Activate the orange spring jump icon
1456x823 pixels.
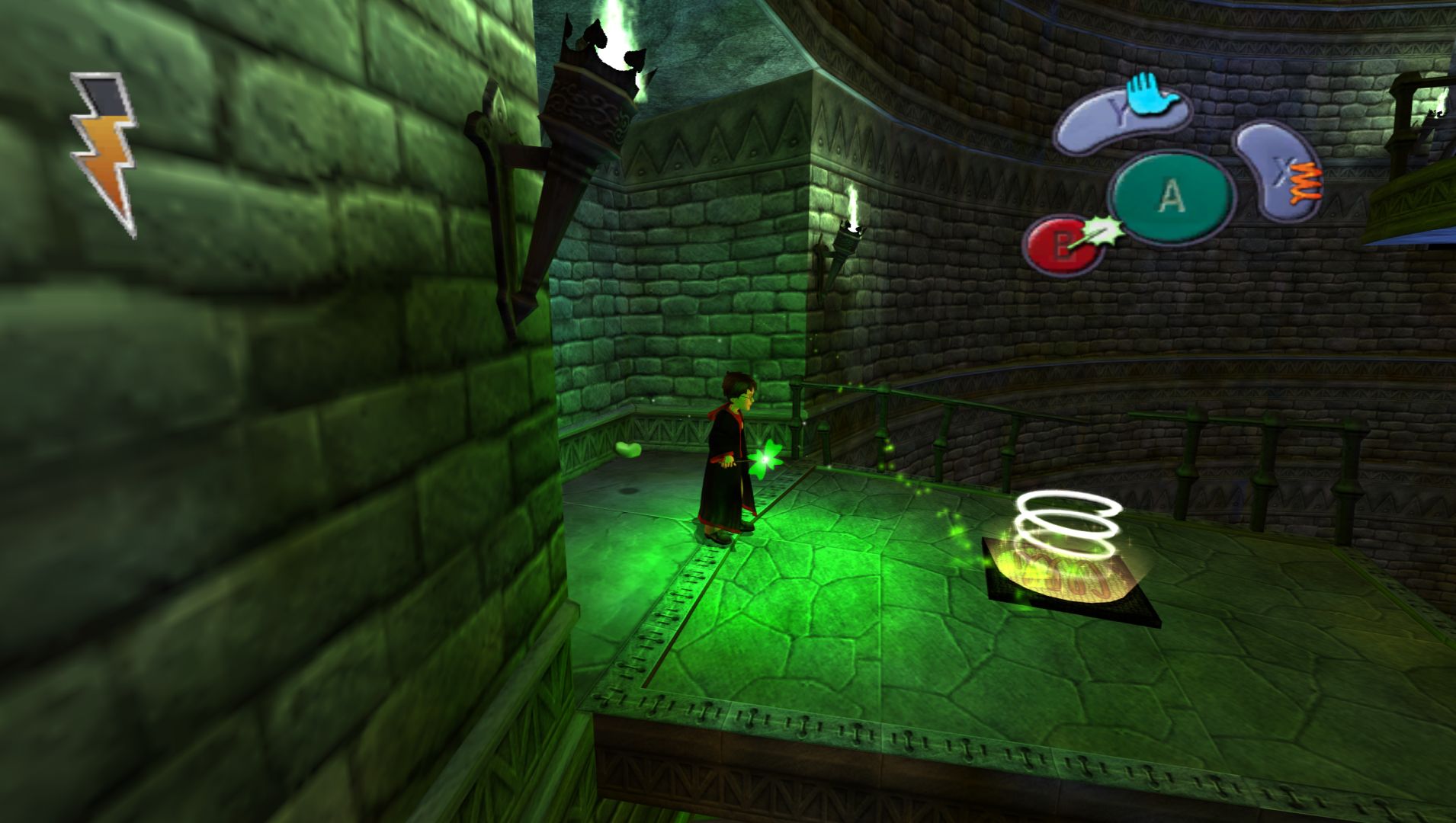pos(1306,183)
